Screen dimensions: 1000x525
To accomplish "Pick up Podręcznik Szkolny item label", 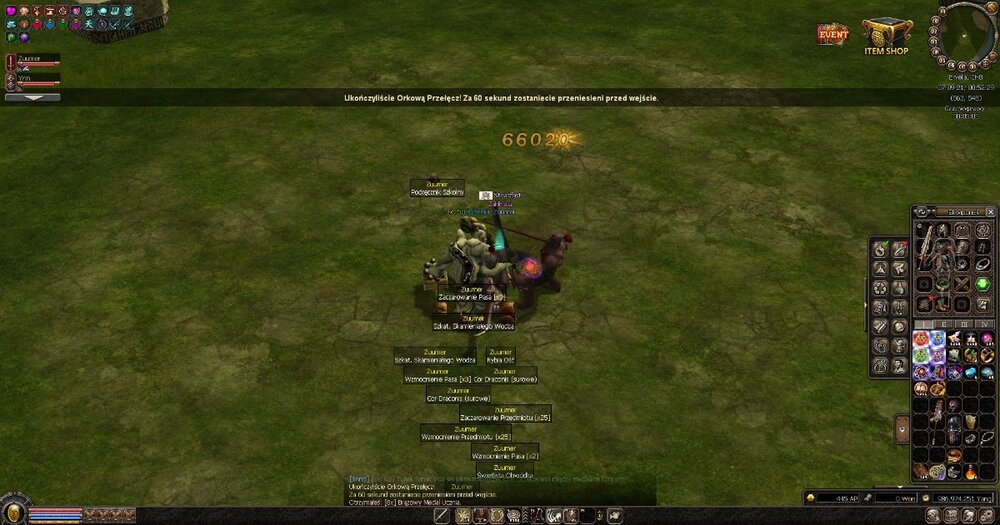I will [x=437, y=192].
